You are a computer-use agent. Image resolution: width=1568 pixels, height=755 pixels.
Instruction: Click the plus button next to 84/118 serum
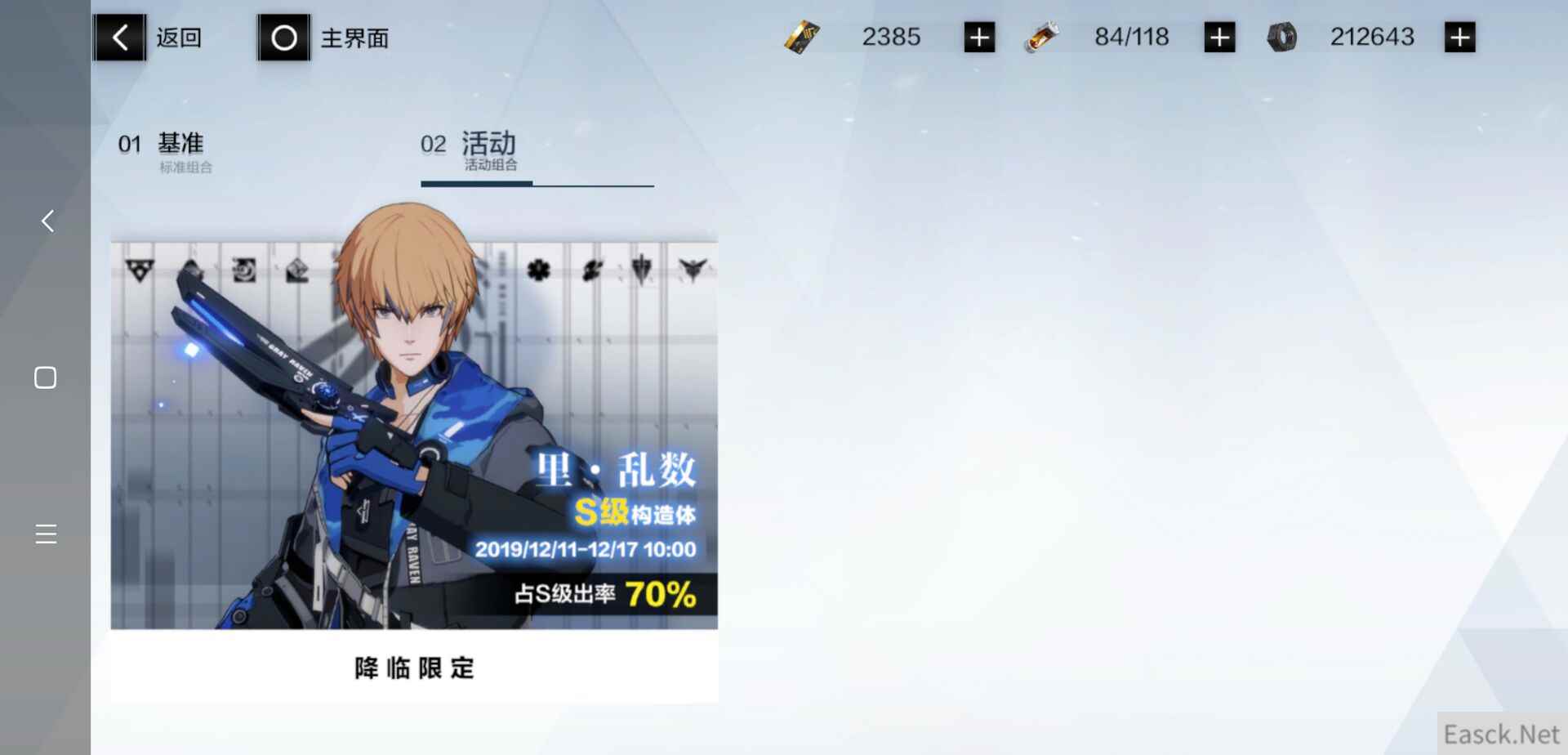tap(1218, 36)
